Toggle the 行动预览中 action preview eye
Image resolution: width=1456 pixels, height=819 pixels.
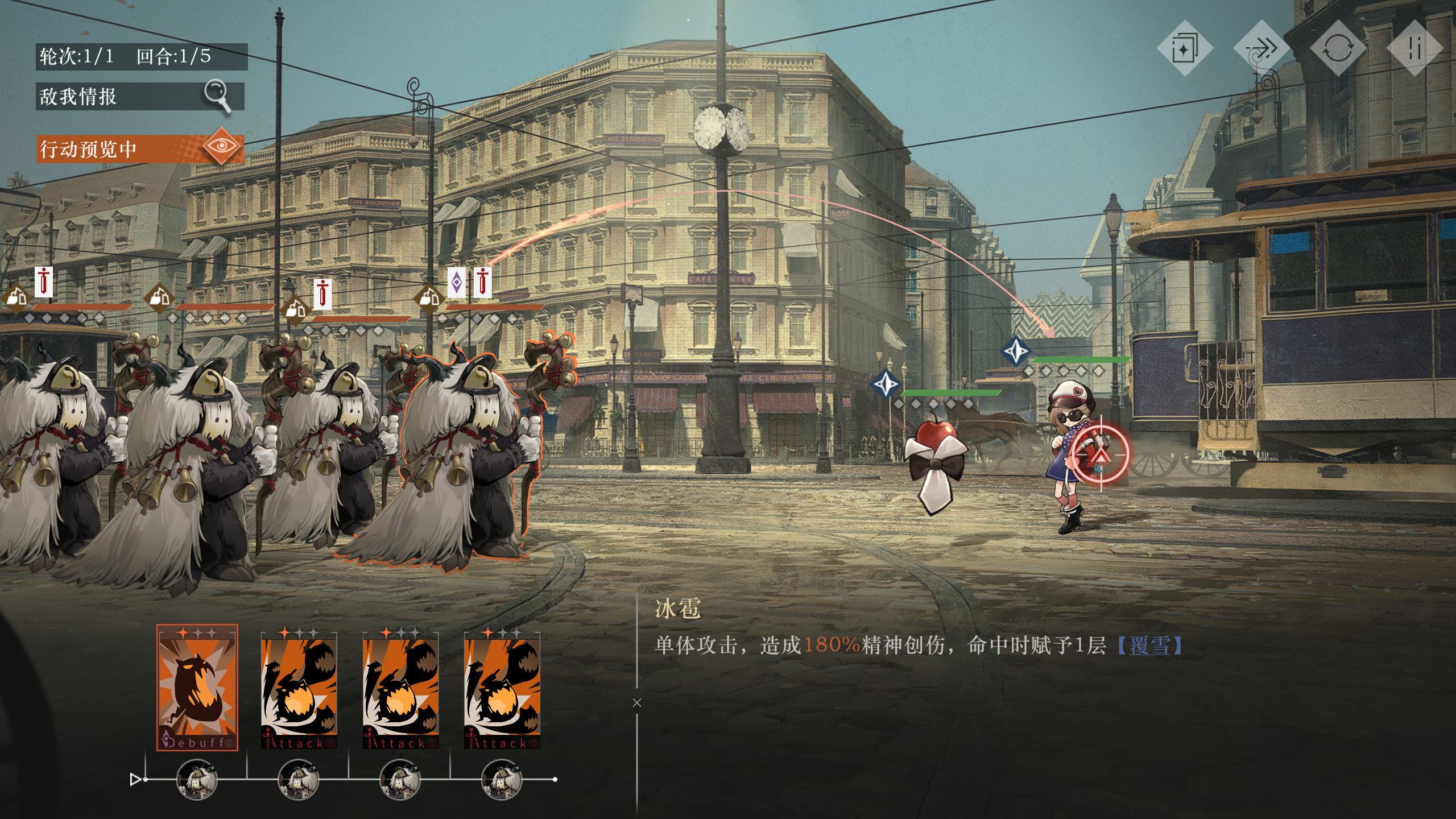click(222, 147)
